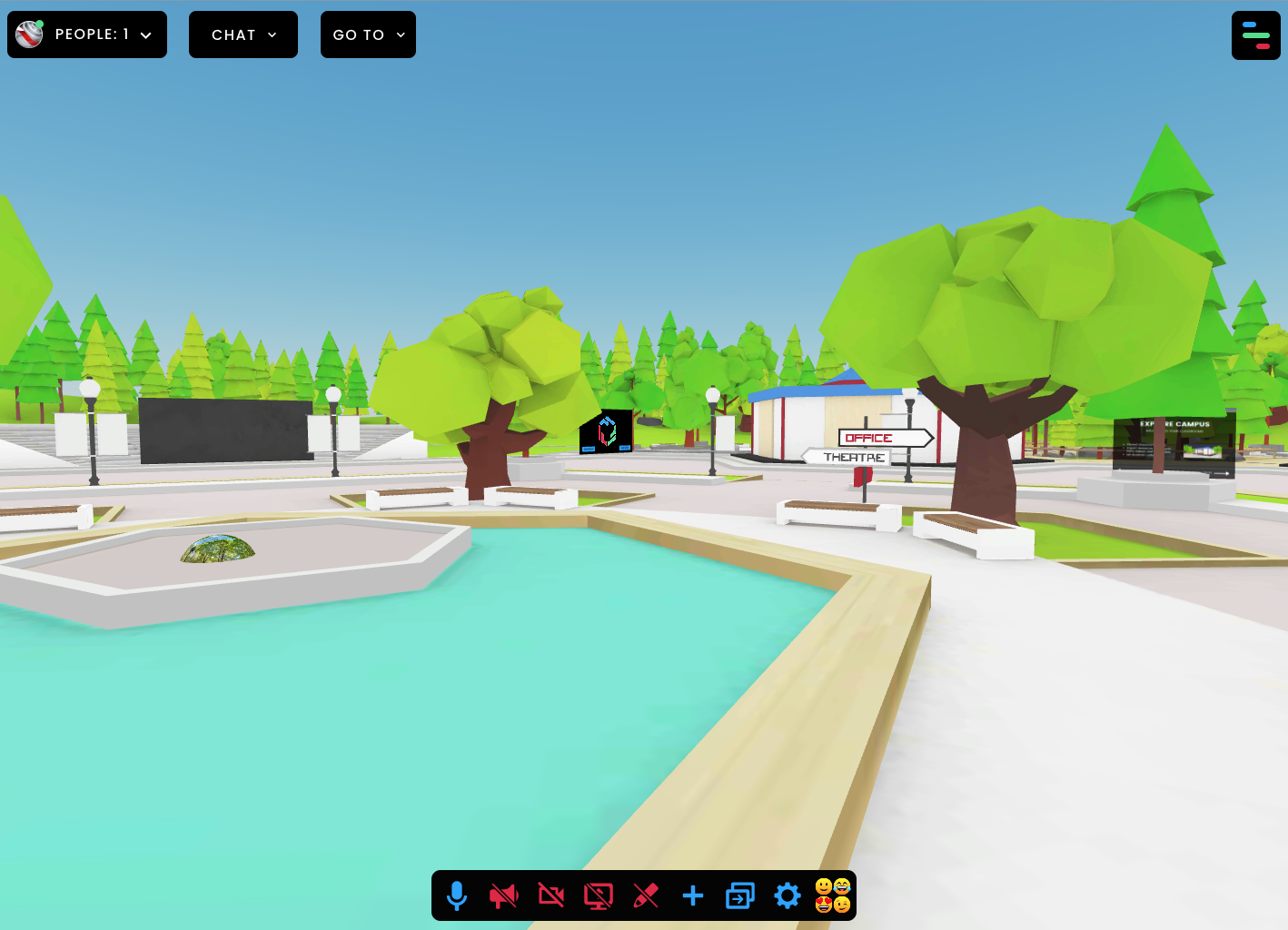Start screen sharing
Viewport: 1288px width, 930px height.
[599, 896]
